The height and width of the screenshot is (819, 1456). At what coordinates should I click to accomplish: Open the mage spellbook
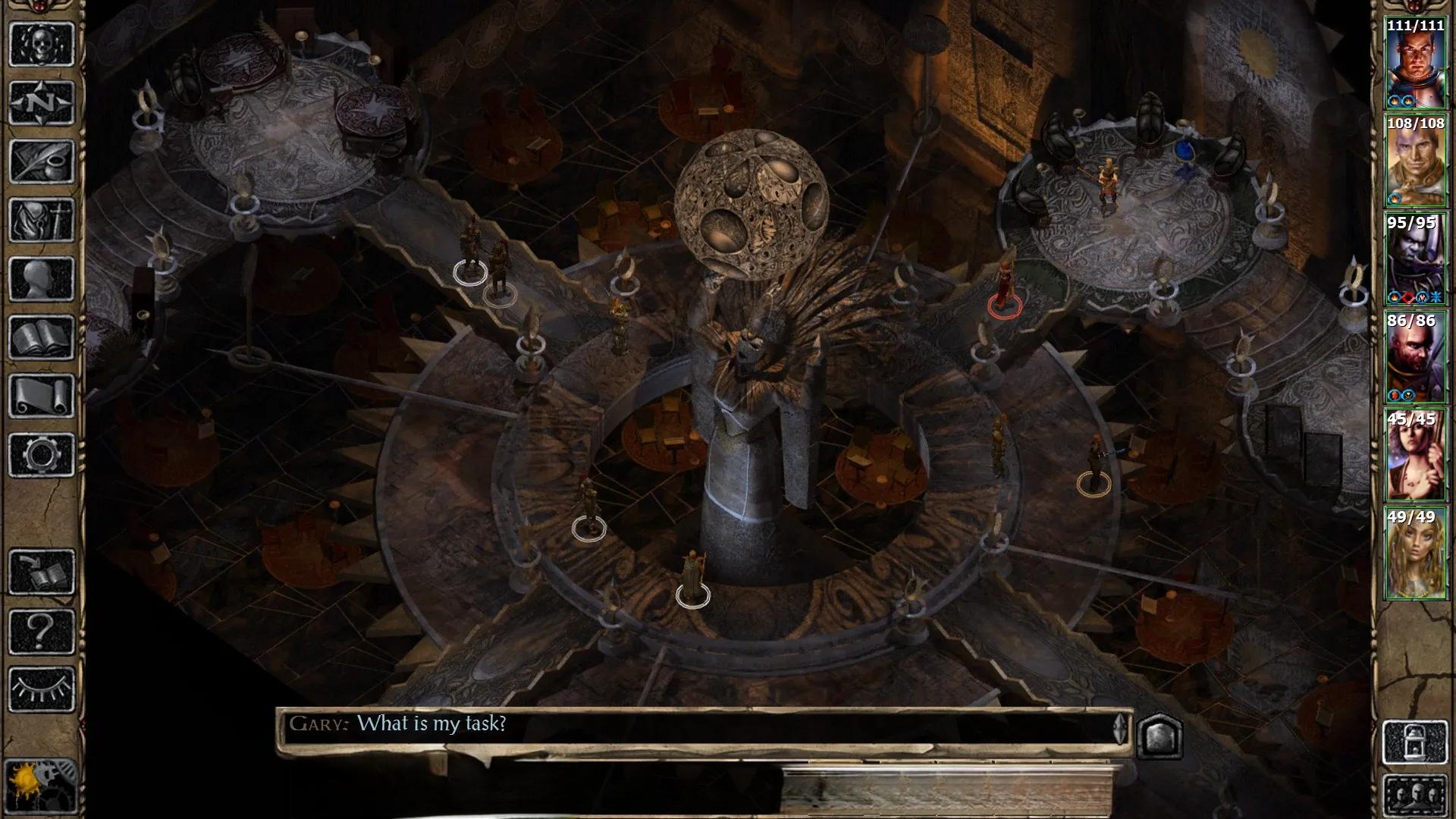click(x=42, y=337)
